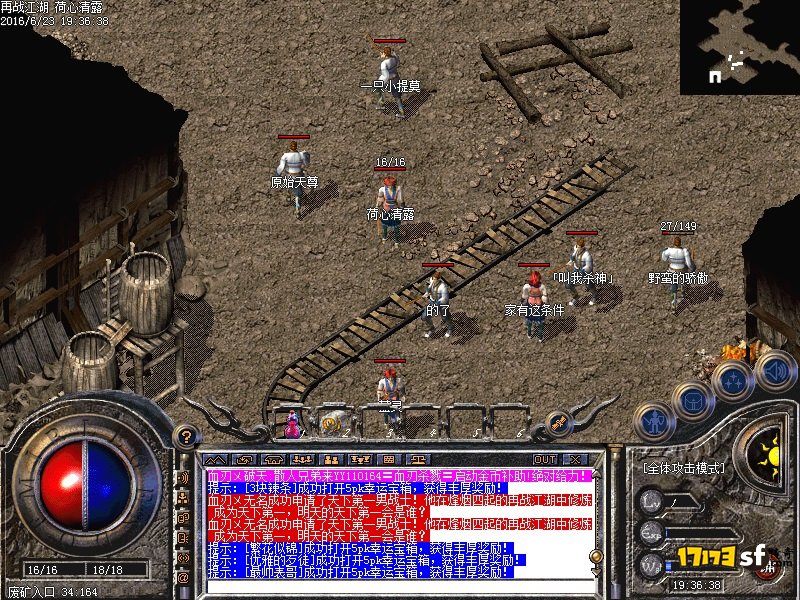Open the character equipment panel

coord(654,421)
